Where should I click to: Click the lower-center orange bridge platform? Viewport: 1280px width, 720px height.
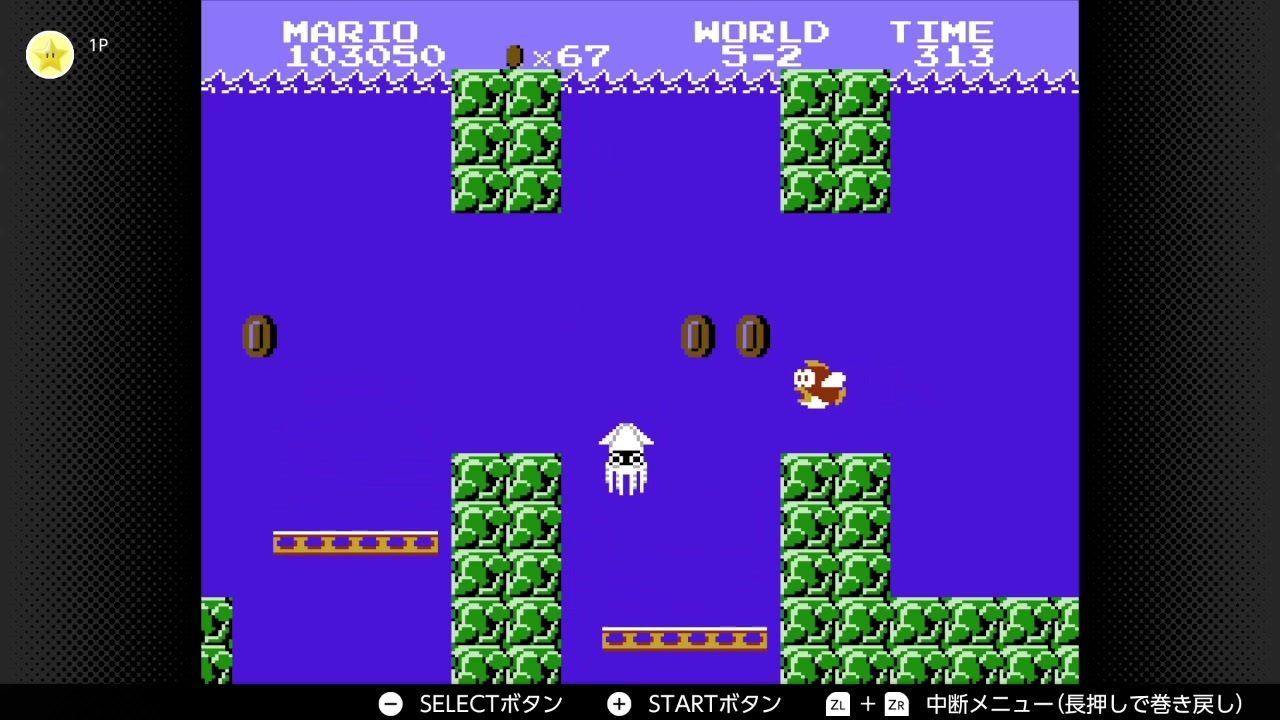(x=684, y=637)
